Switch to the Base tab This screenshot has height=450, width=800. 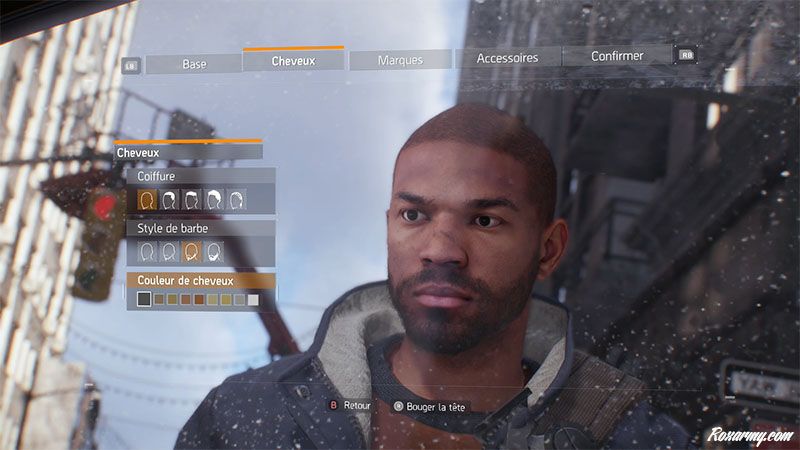point(194,63)
